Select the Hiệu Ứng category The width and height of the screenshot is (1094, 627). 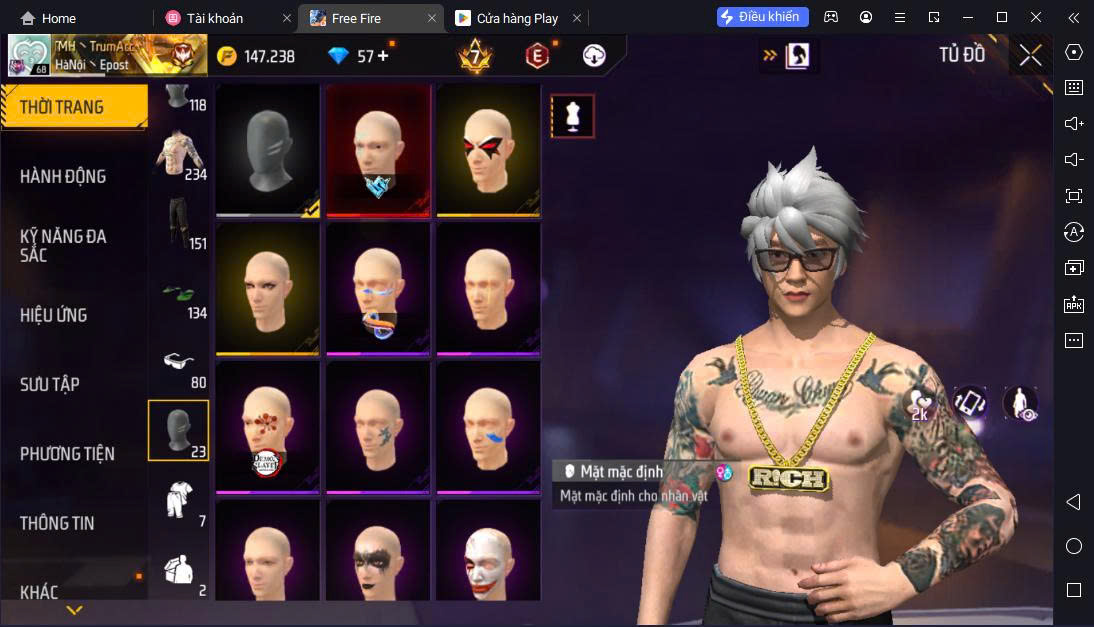[54, 315]
